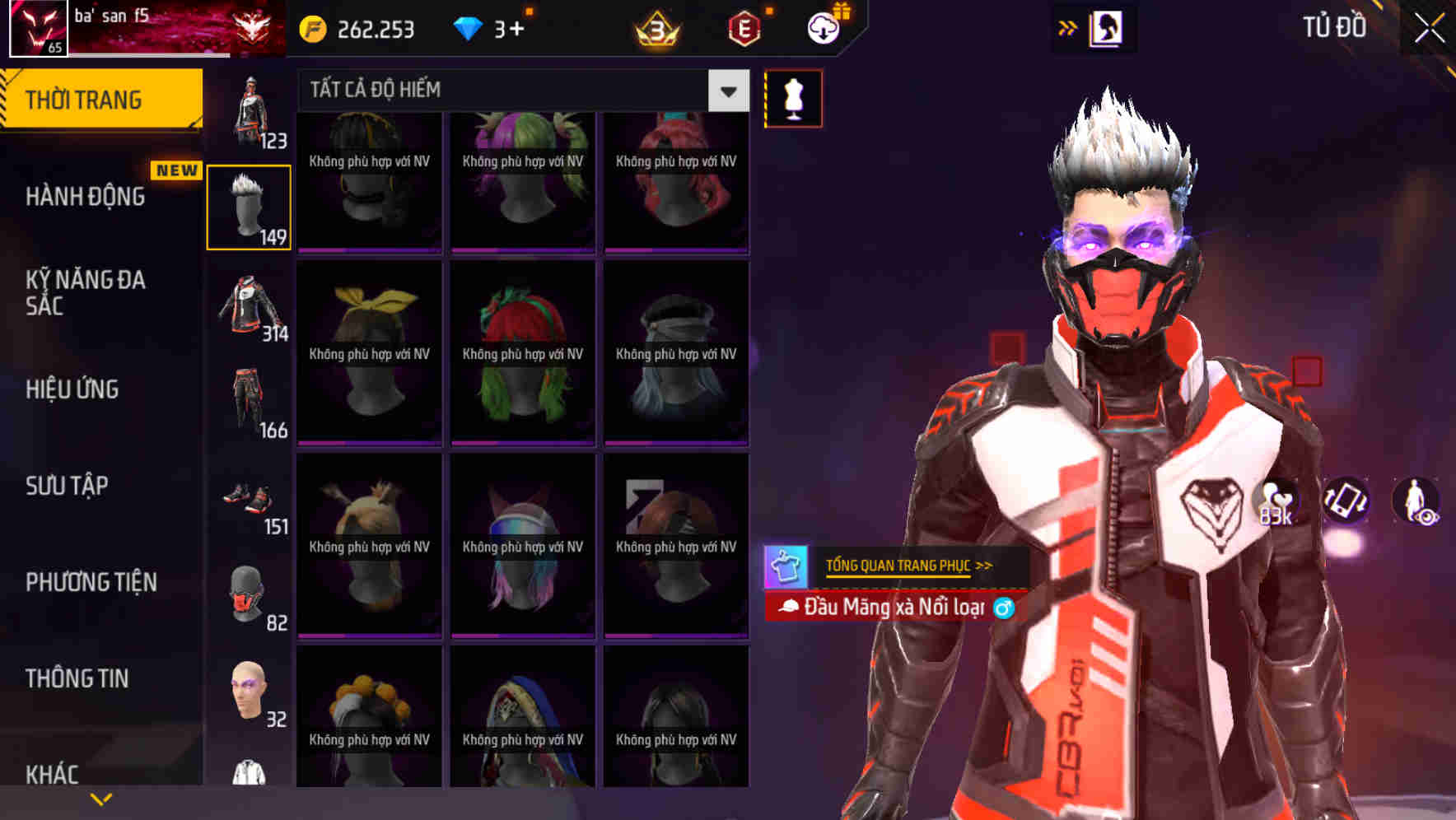Toggle the jacket category showing 314 items
The width and height of the screenshot is (1456, 820).
pyautogui.click(x=249, y=309)
